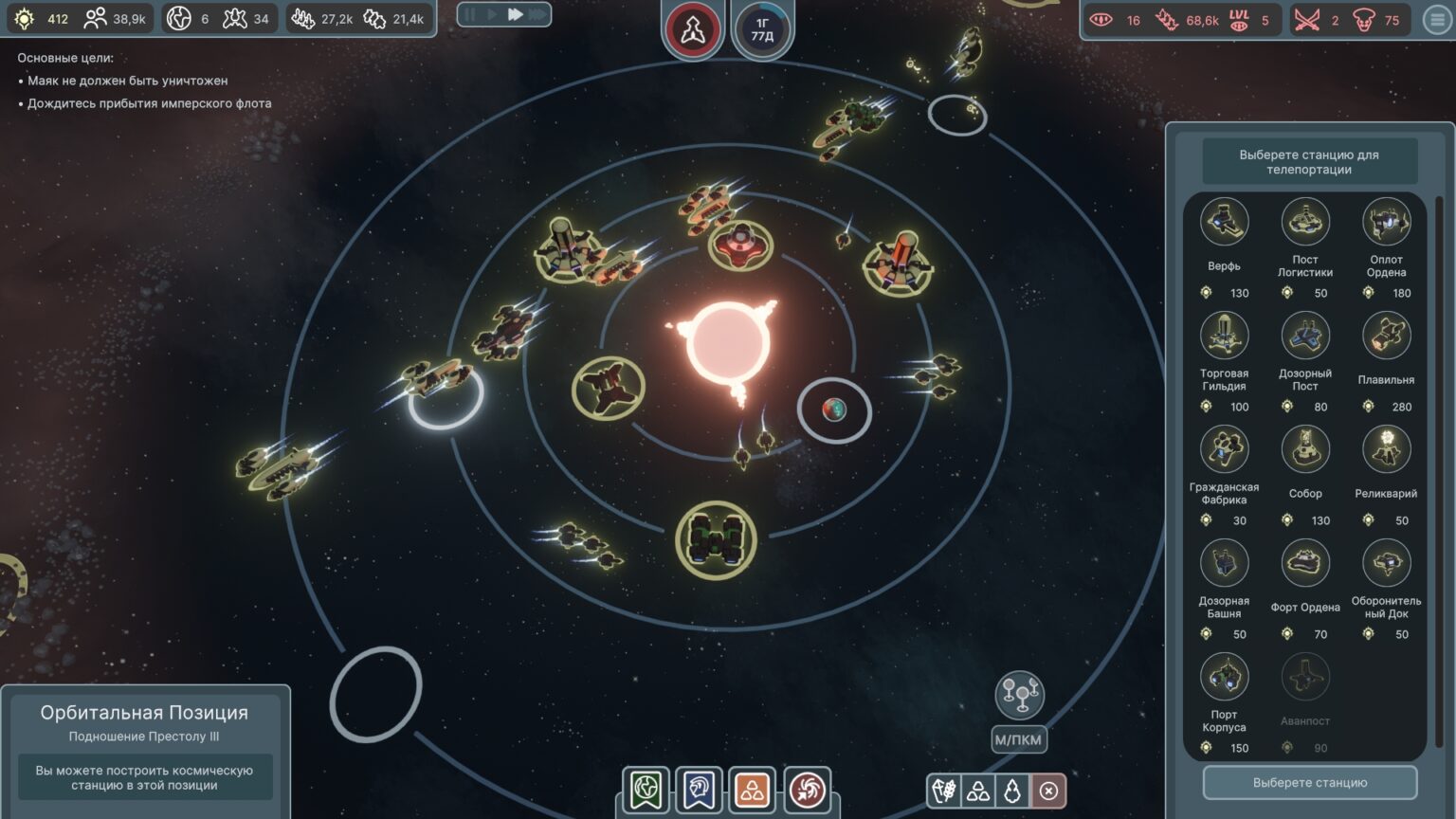Screen dimensions: 1456x819
Task: Choose the Дозорный Пост station
Action: coord(1305,337)
